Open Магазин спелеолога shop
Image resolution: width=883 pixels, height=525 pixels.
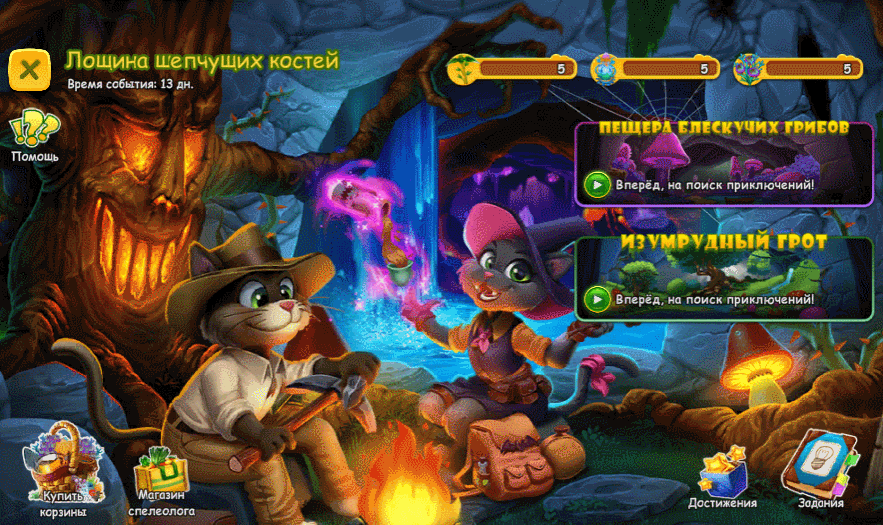(161, 480)
